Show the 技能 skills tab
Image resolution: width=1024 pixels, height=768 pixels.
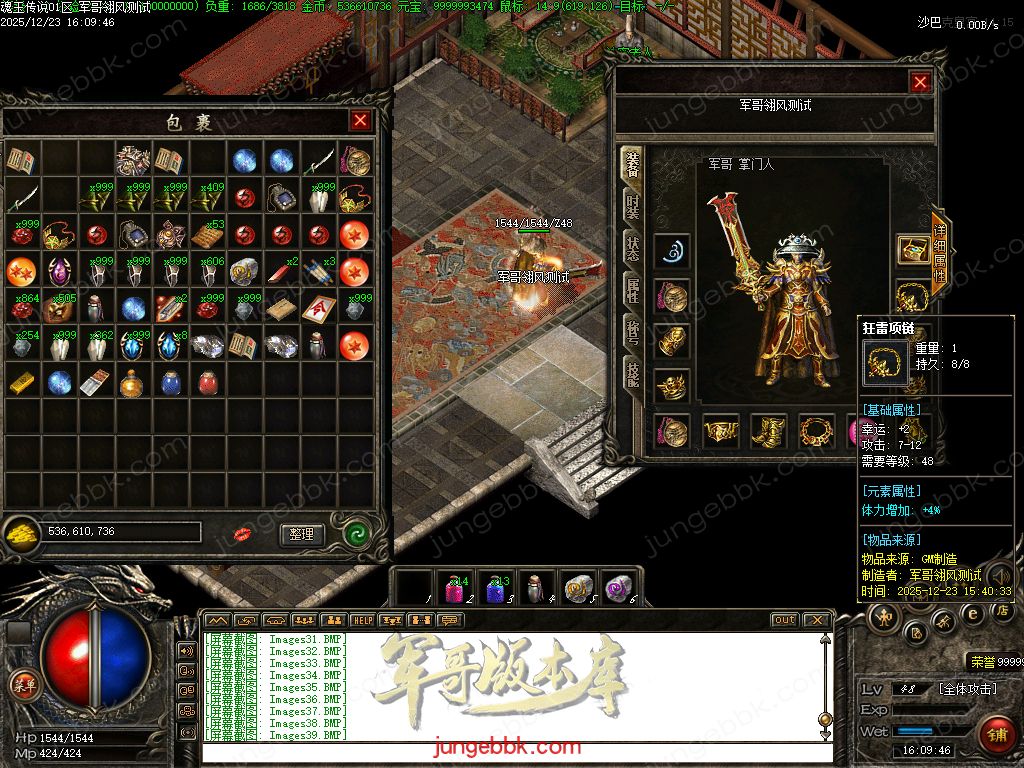click(633, 376)
